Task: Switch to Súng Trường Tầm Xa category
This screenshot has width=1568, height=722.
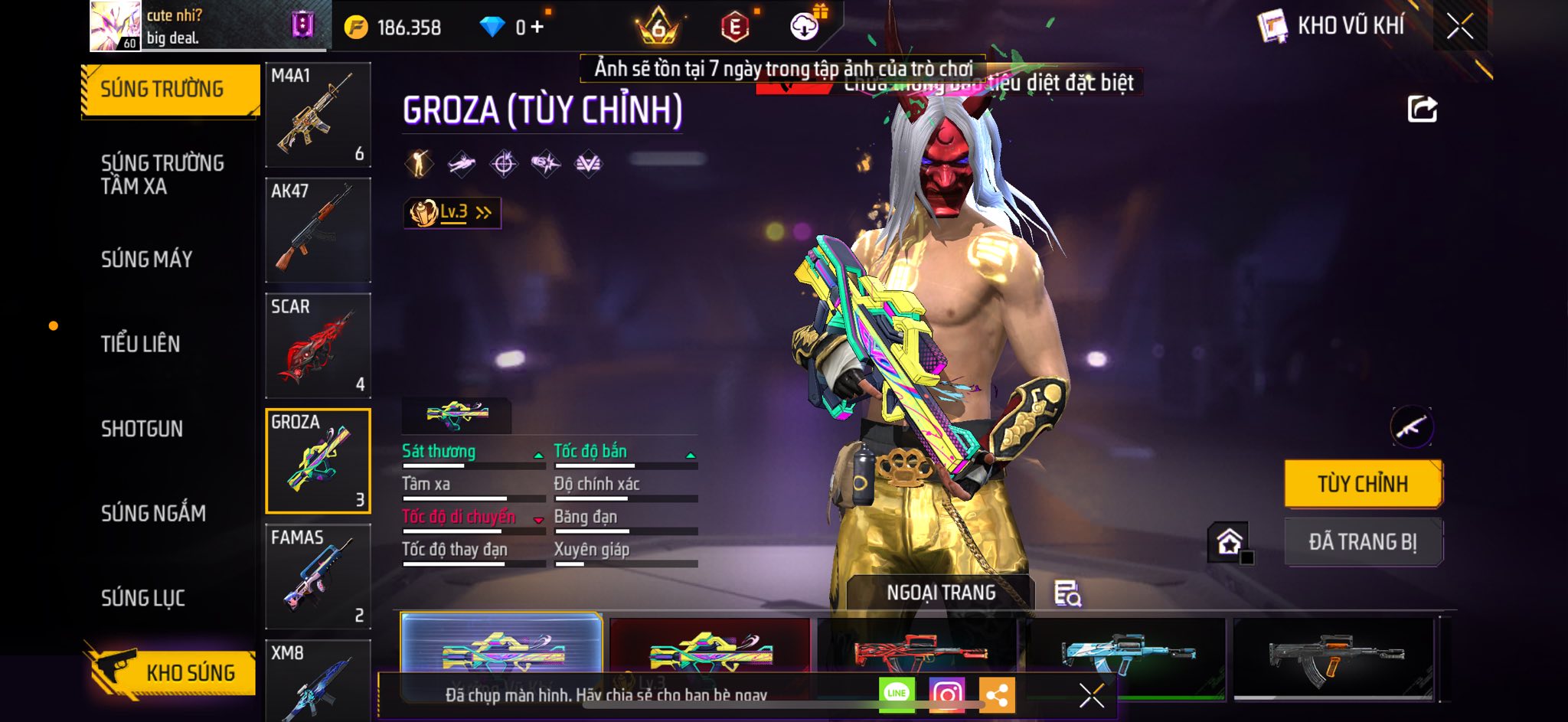Action: pyautogui.click(x=162, y=175)
